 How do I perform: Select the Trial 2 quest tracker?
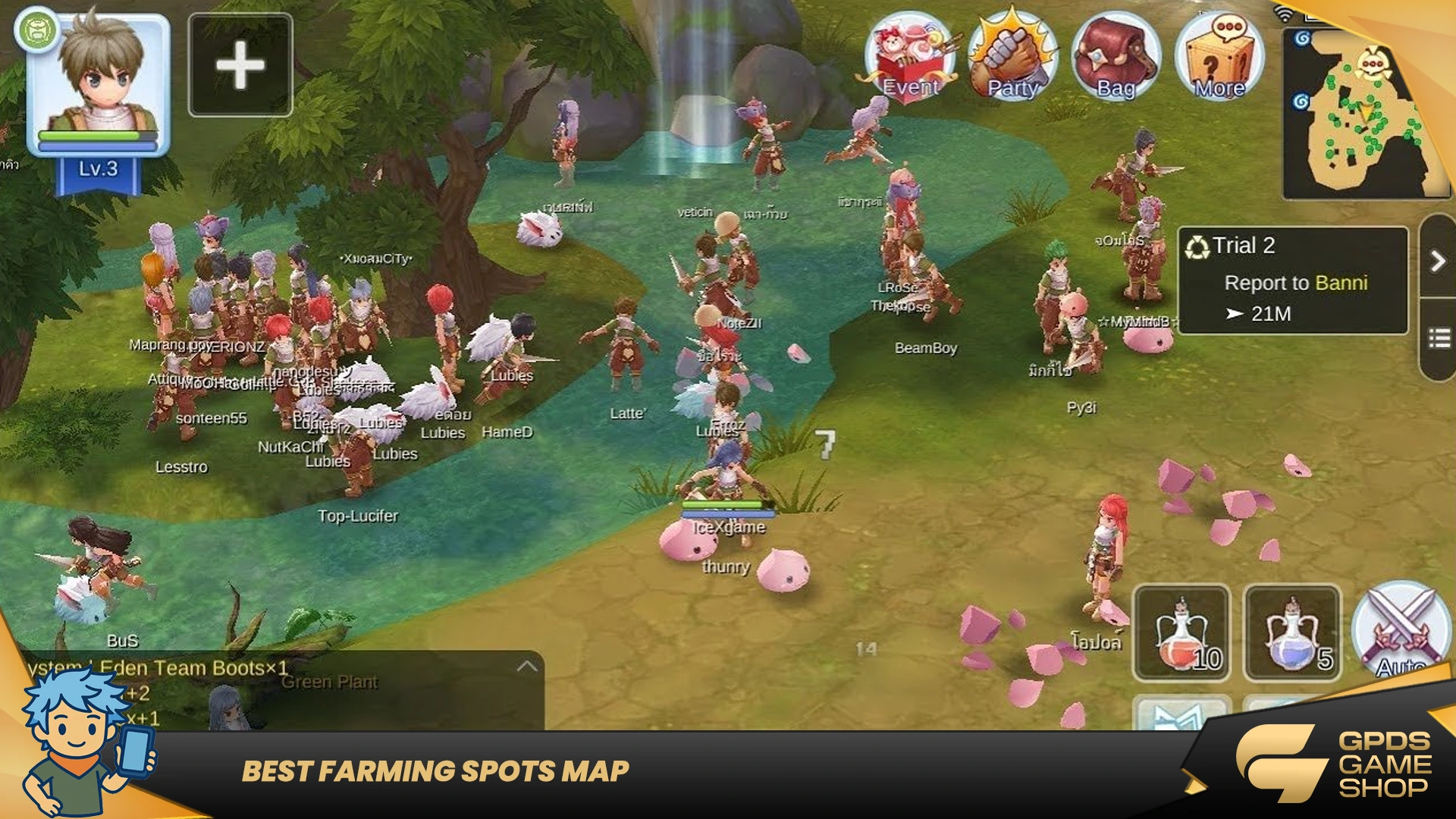pos(1292,281)
